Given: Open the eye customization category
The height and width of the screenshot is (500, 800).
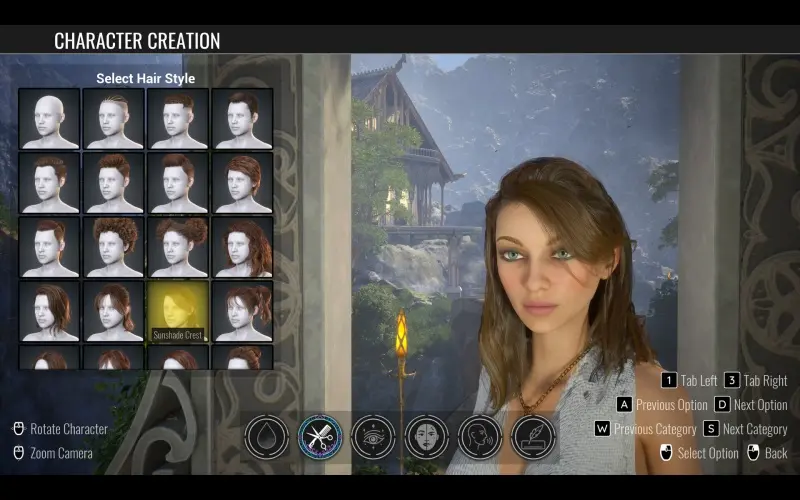Looking at the screenshot, I should tap(373, 437).
